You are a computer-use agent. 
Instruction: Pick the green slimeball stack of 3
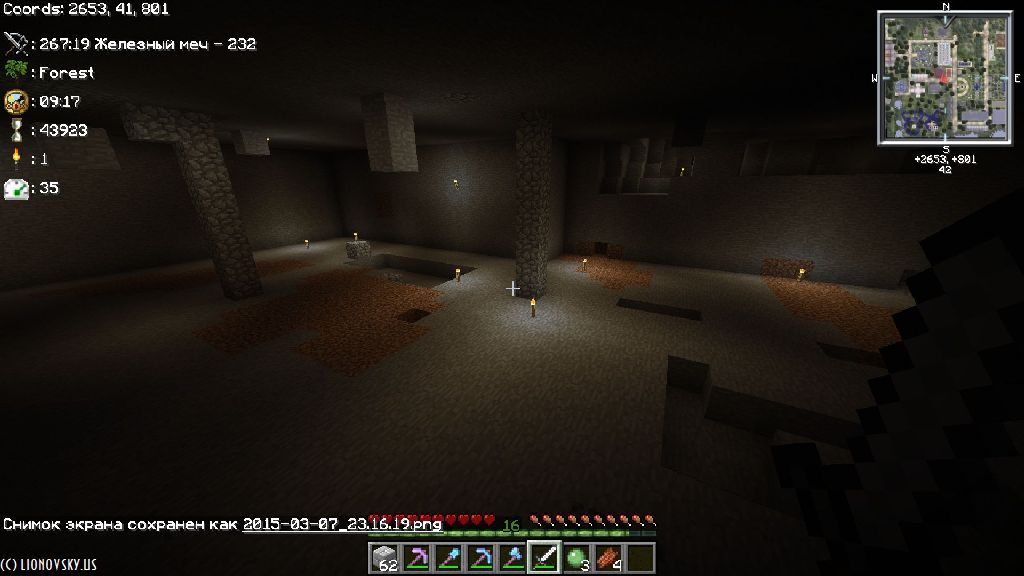coord(576,558)
